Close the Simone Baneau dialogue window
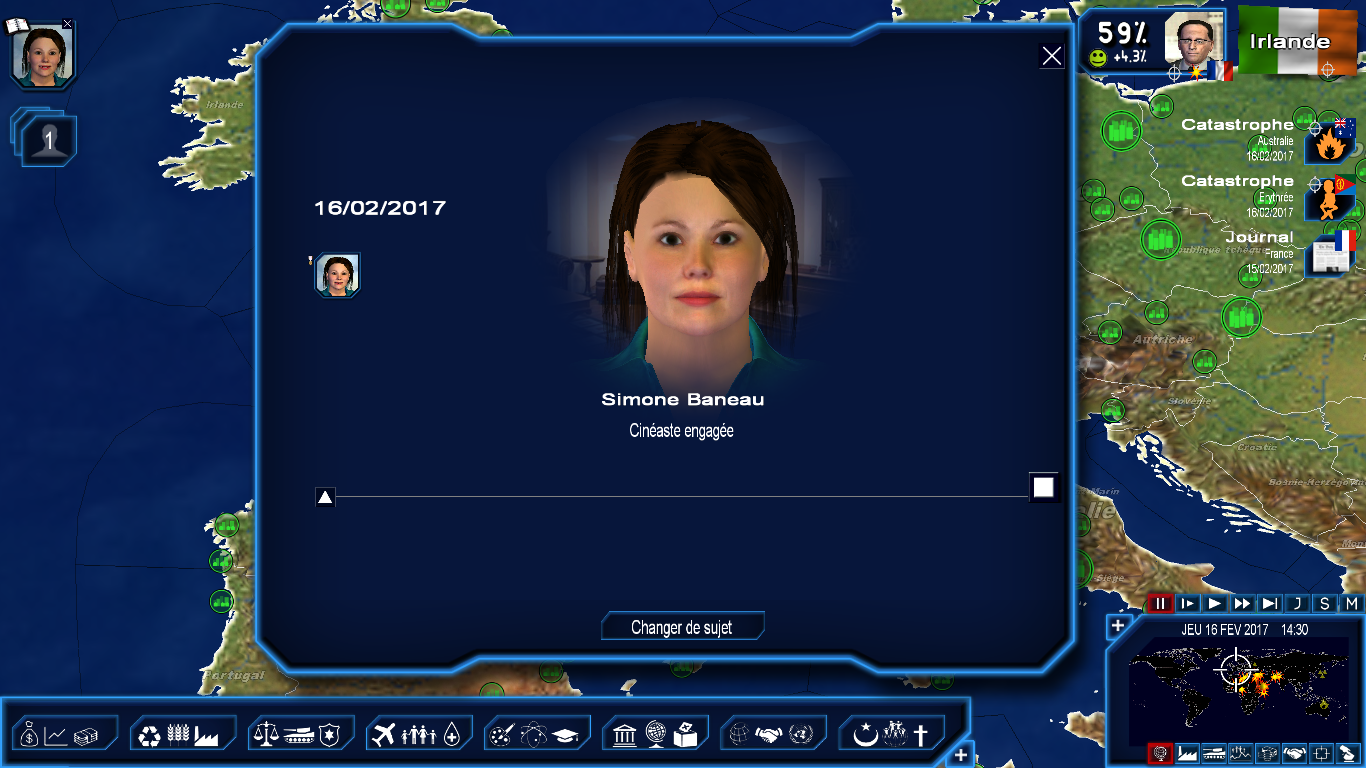Viewport: 1366px width, 768px height. 1052,56
